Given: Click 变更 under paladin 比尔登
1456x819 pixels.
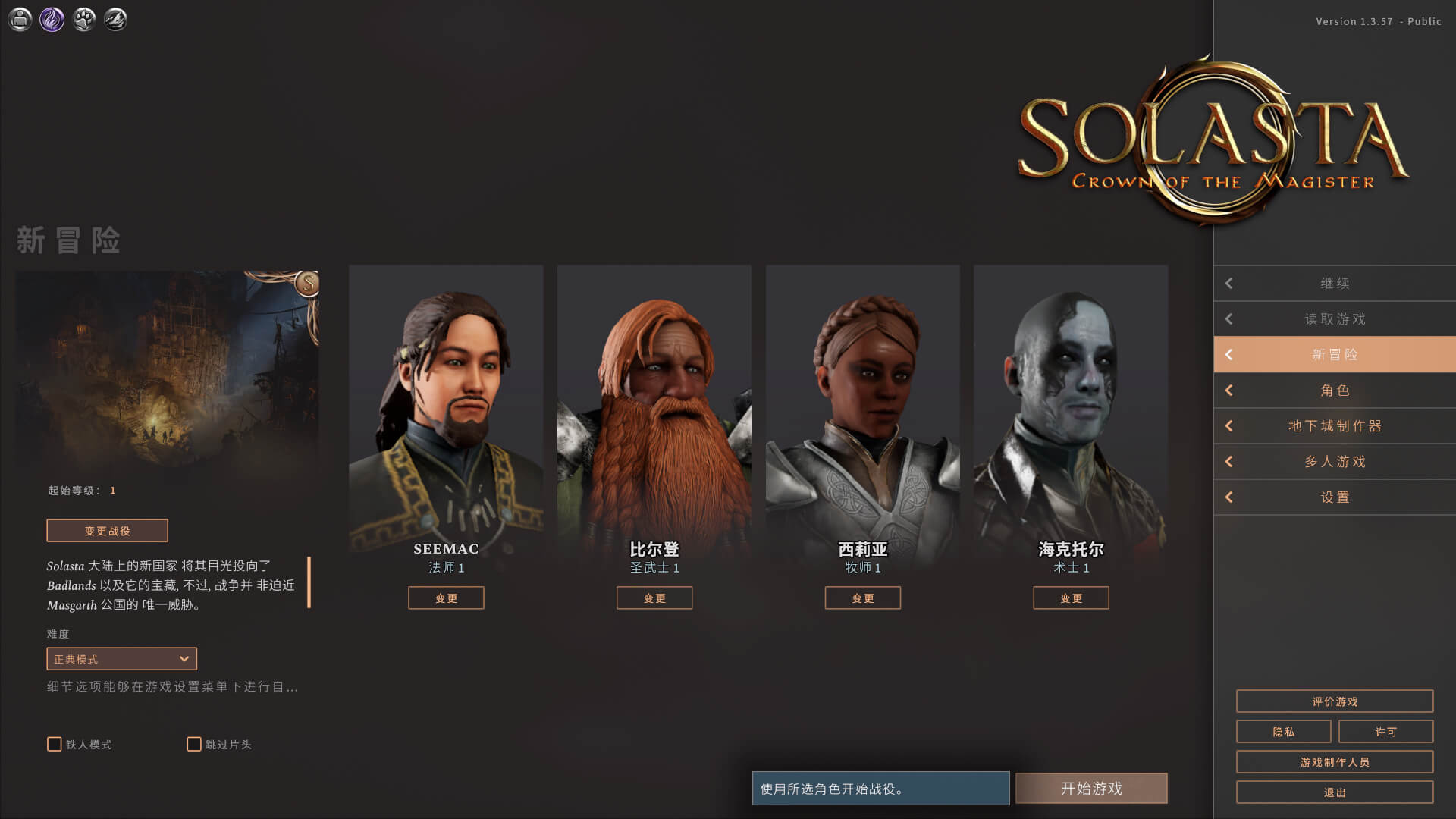Looking at the screenshot, I should tap(654, 598).
